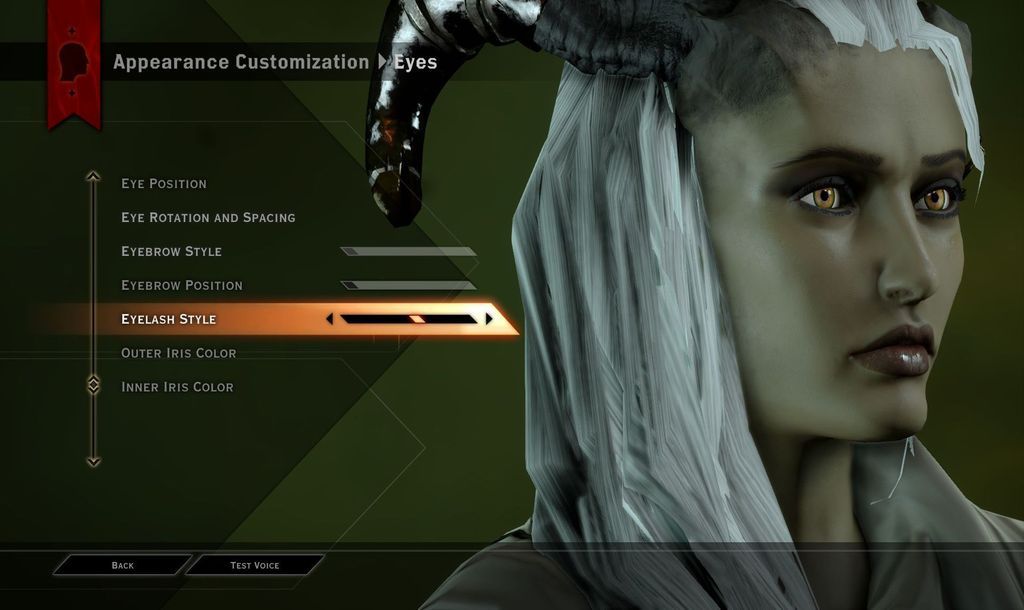Open the Inner Iris Color option
Image resolution: width=1024 pixels, height=610 pixels.
(x=177, y=387)
